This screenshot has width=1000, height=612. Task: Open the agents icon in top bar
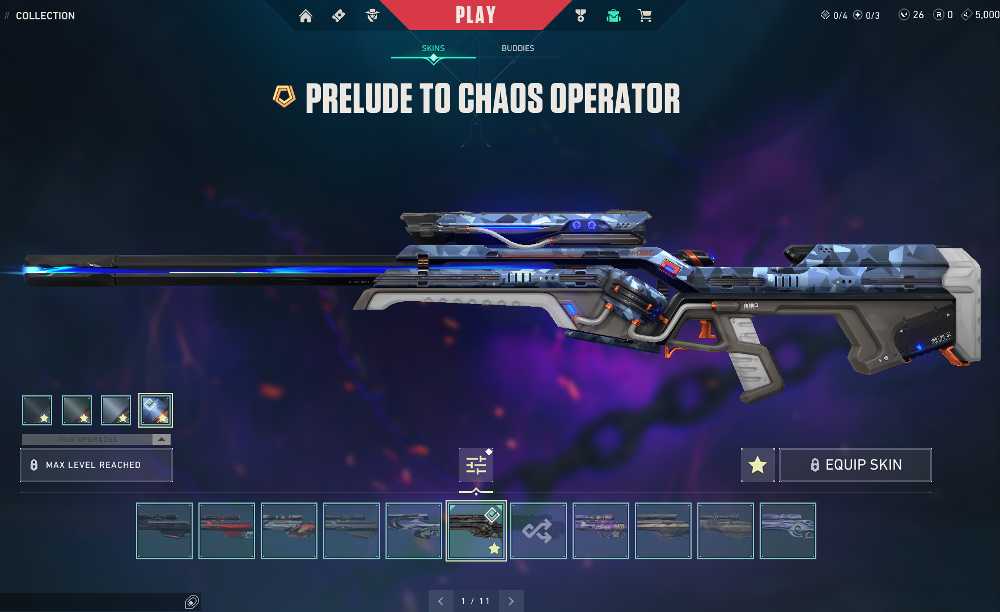coord(372,16)
